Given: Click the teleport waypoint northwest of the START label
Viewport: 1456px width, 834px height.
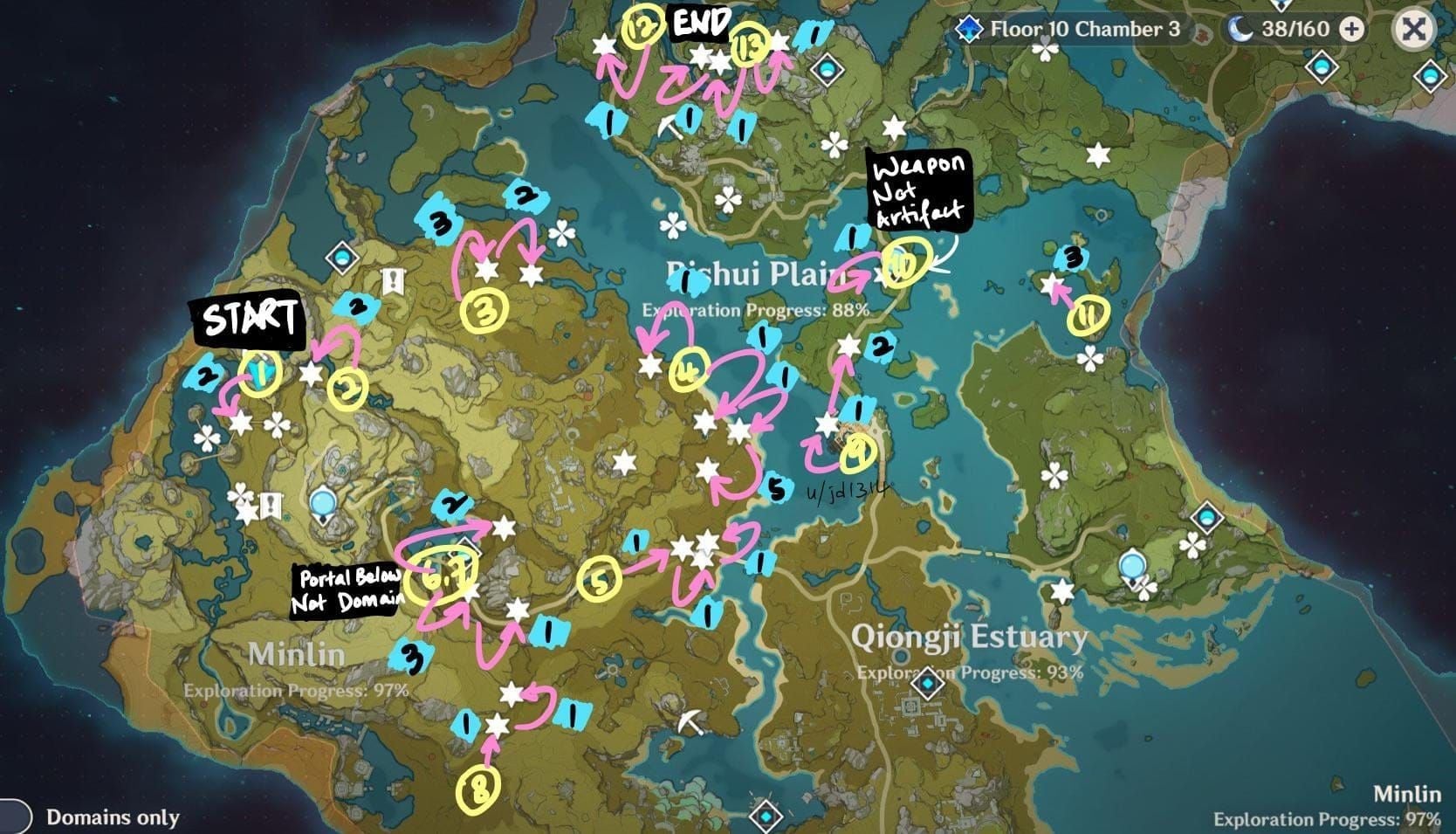Looking at the screenshot, I should pos(342,257).
